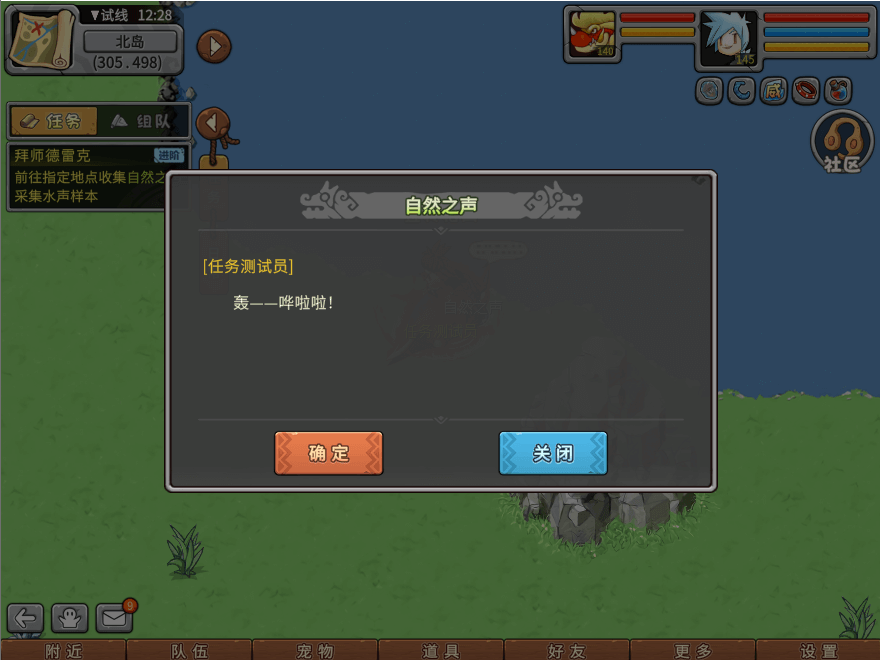
Task: Open the mail envelope with notification badge
Action: [115, 618]
